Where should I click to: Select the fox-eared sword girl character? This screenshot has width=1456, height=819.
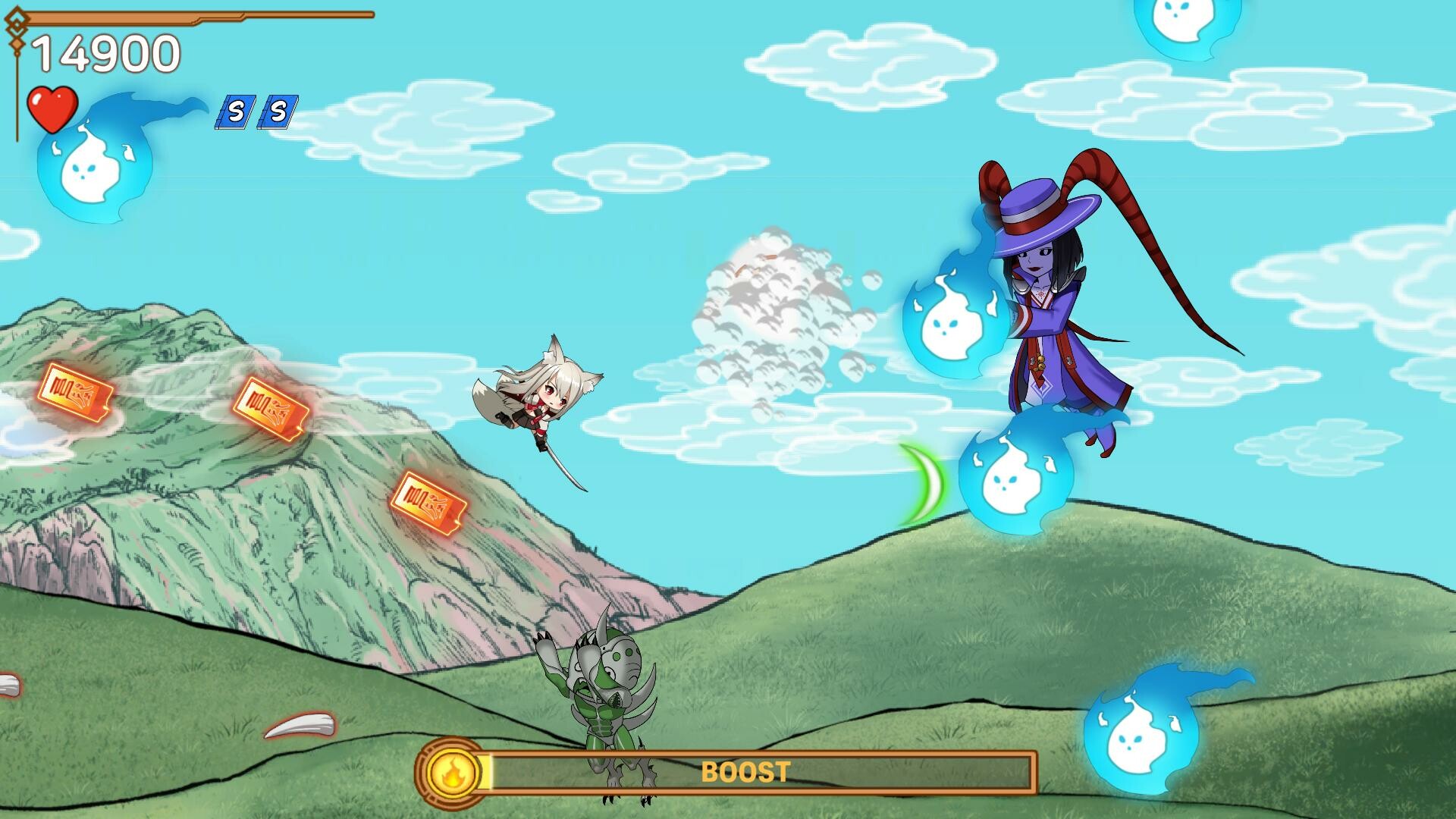(544, 402)
